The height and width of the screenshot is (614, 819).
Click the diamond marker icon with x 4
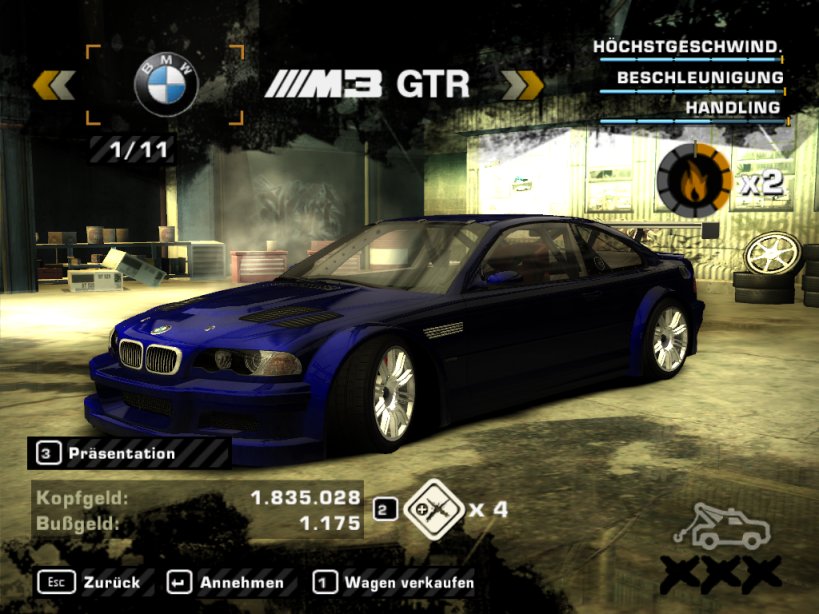click(430, 509)
